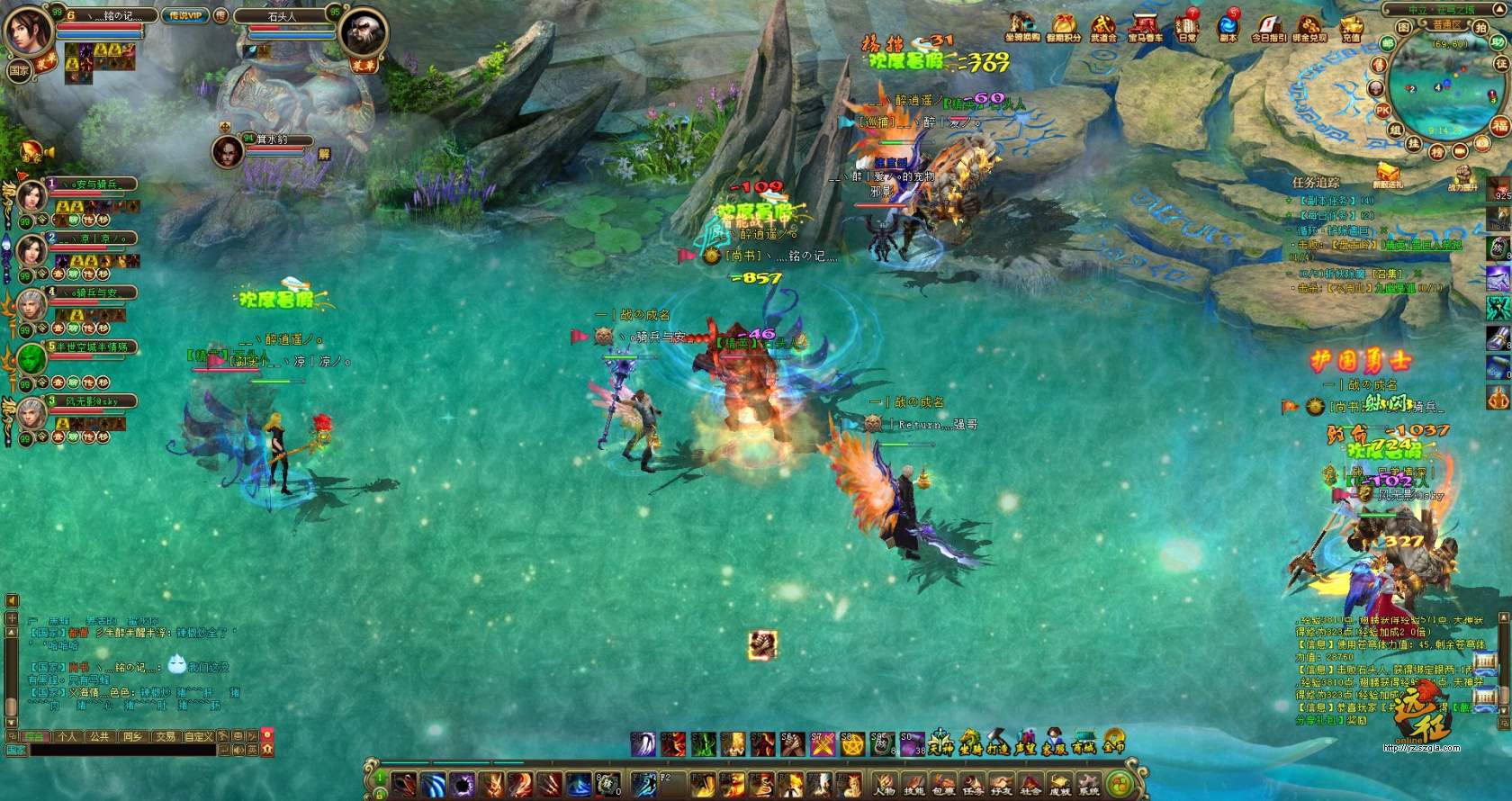Open the 任务 quest menu
Image resolution: width=1512 pixels, height=801 pixels.
pos(972,784)
